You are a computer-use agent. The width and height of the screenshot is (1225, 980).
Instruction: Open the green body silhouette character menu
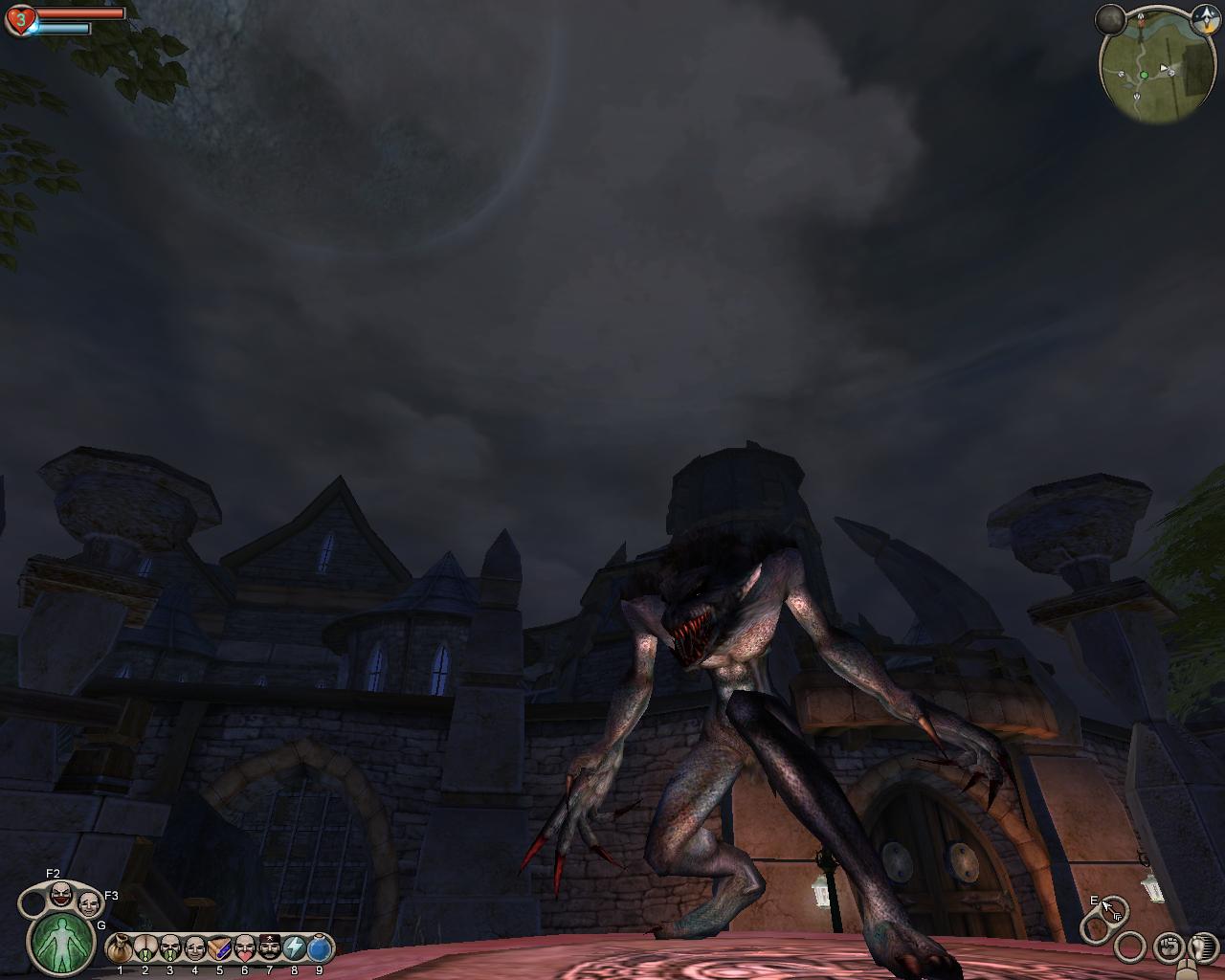point(60,943)
